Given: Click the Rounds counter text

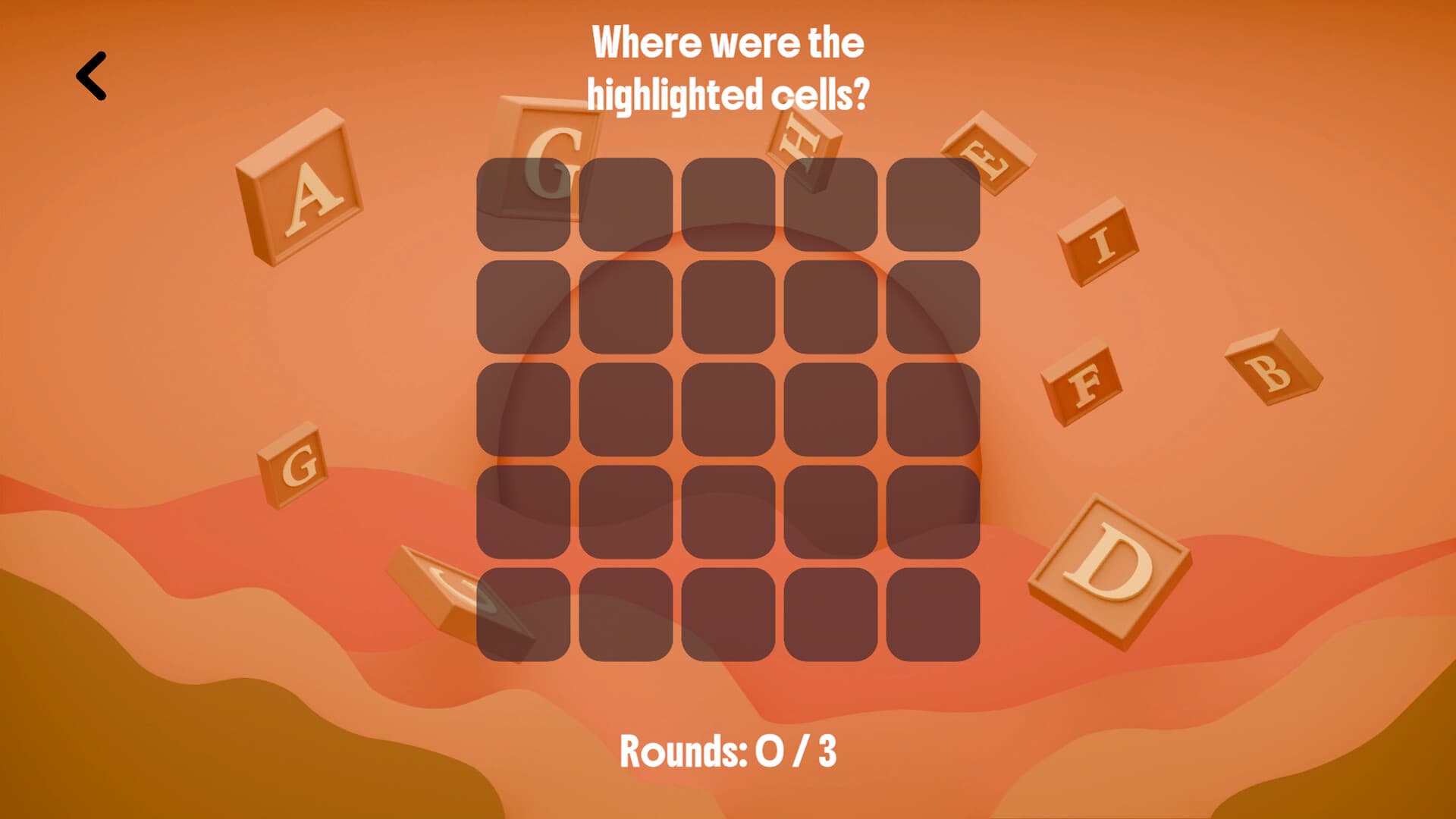Looking at the screenshot, I should coord(728,752).
